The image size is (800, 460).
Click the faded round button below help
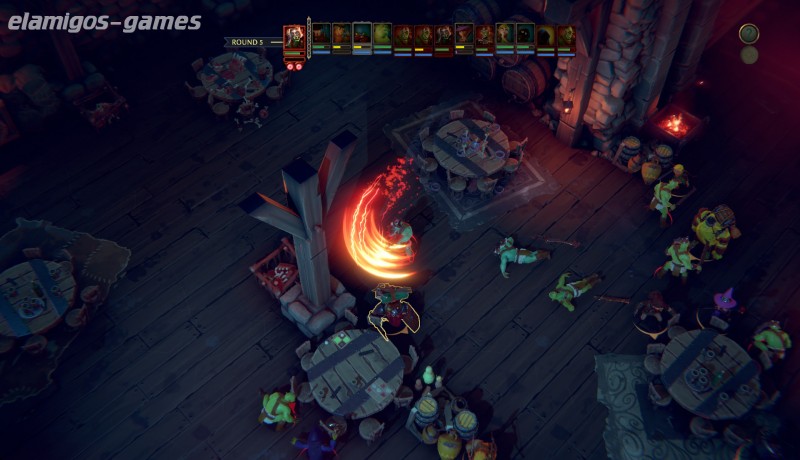749,55
